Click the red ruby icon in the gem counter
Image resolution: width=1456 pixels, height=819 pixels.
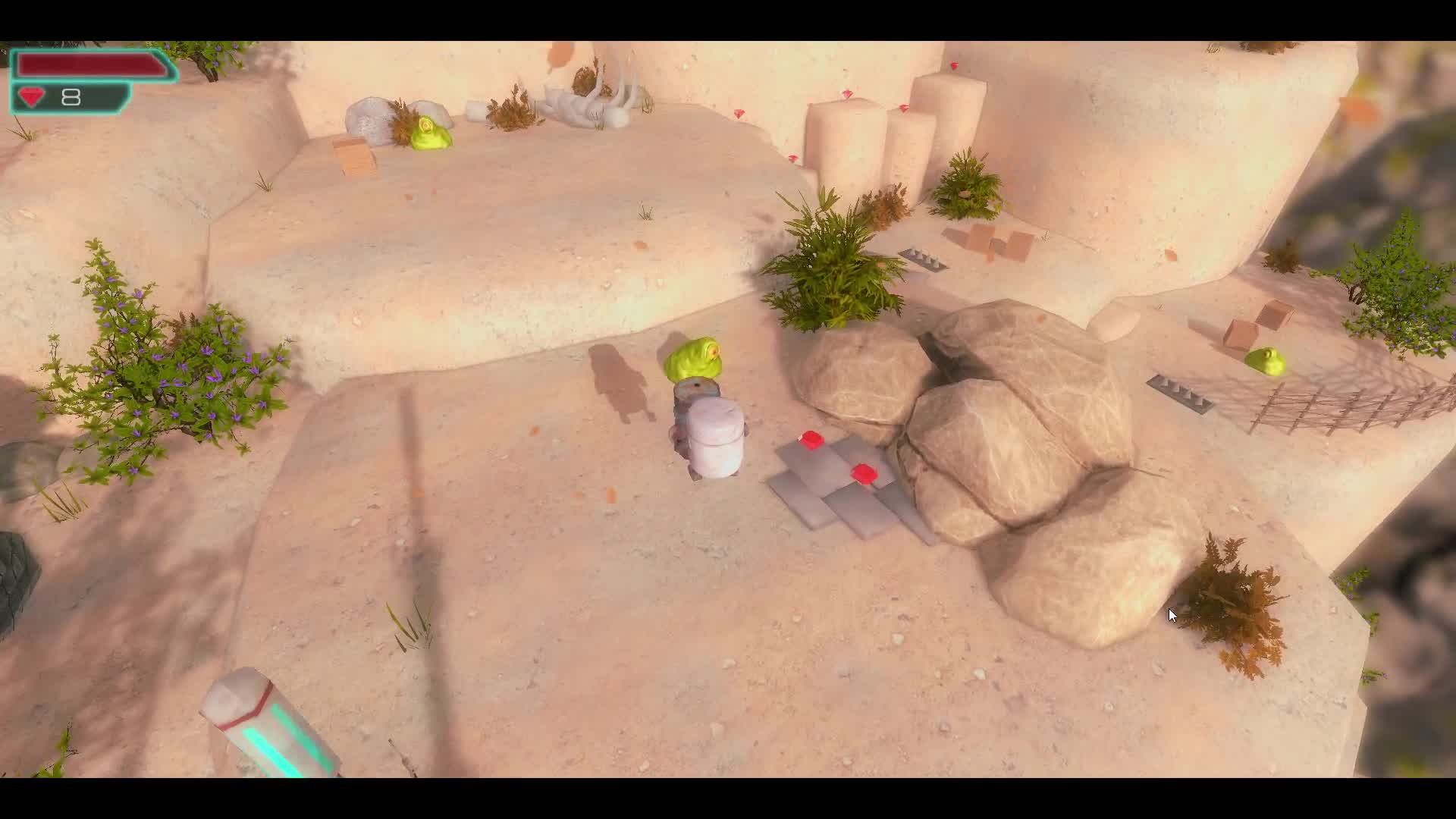(32, 96)
